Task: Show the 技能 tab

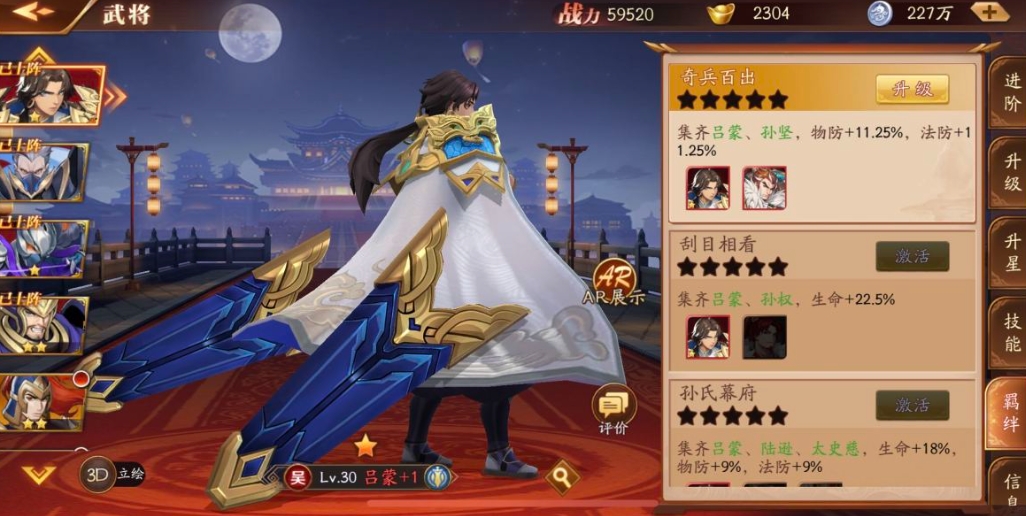Action: [1010, 332]
